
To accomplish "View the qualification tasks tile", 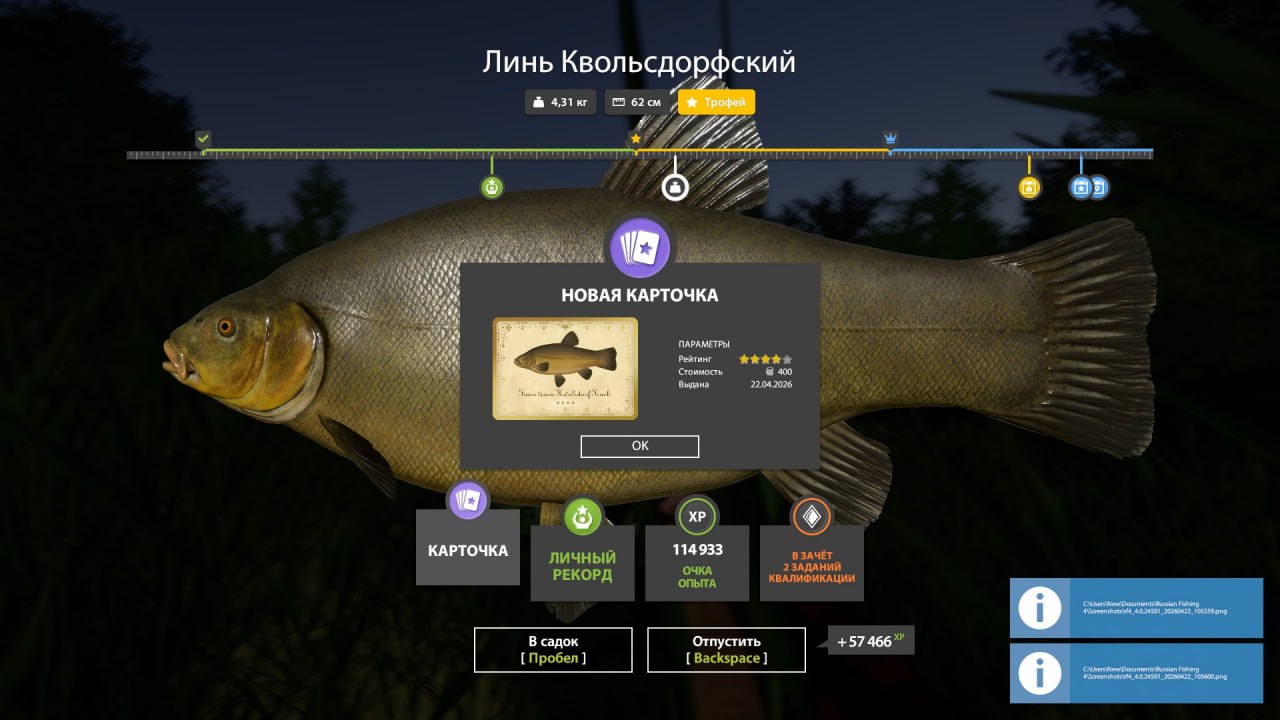I will 811,564.
